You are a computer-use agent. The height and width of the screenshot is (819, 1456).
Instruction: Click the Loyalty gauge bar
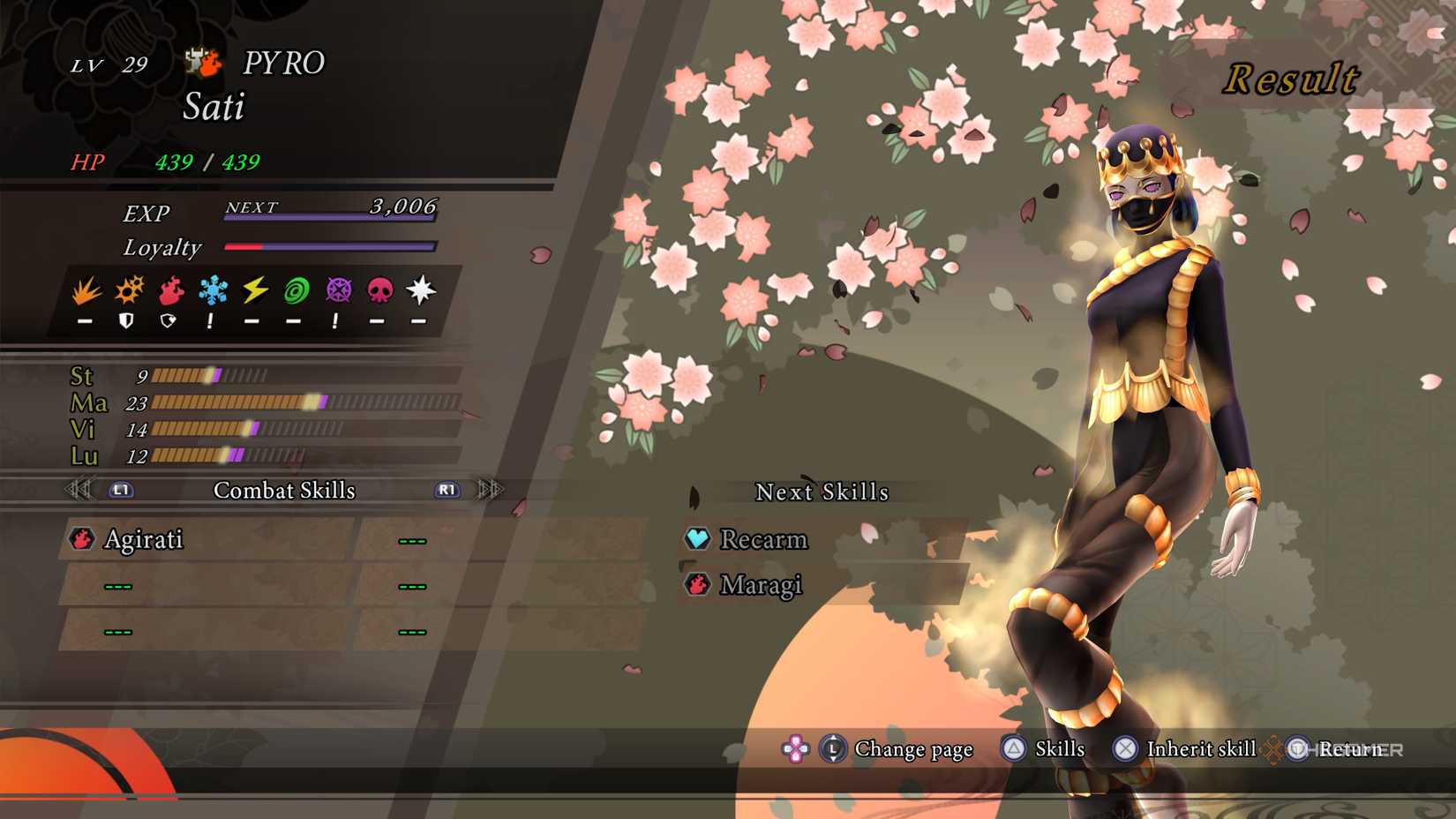(x=330, y=247)
